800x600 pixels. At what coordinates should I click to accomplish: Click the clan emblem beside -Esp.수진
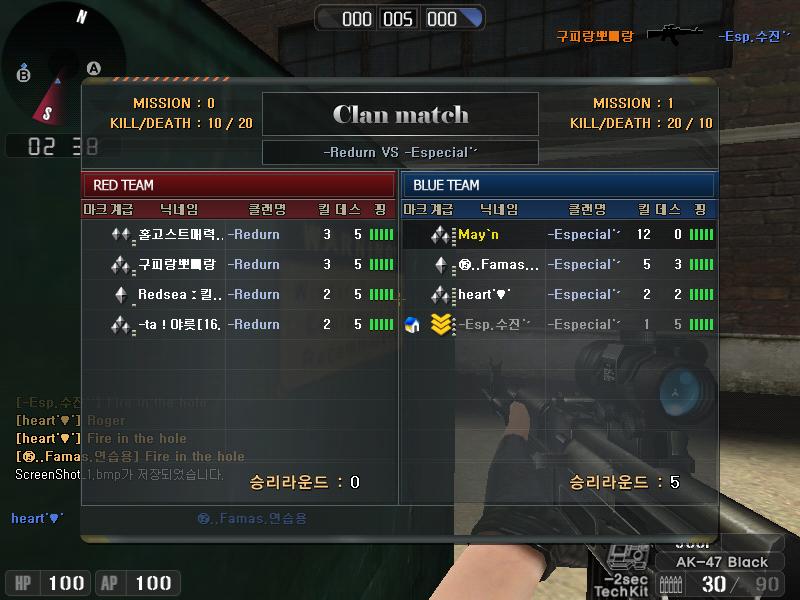(411, 325)
